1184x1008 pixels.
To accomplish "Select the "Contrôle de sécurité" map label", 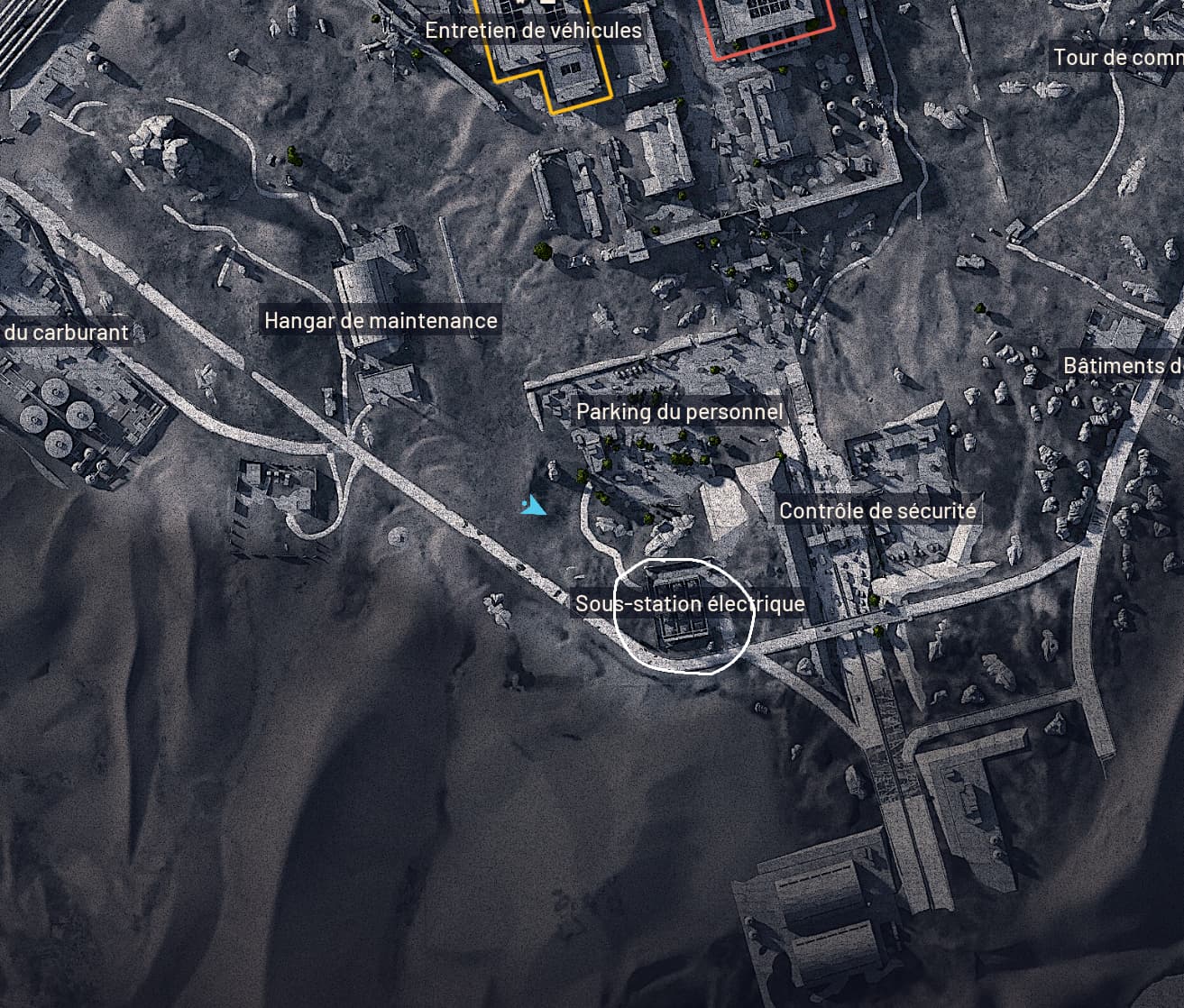I will click(x=877, y=511).
